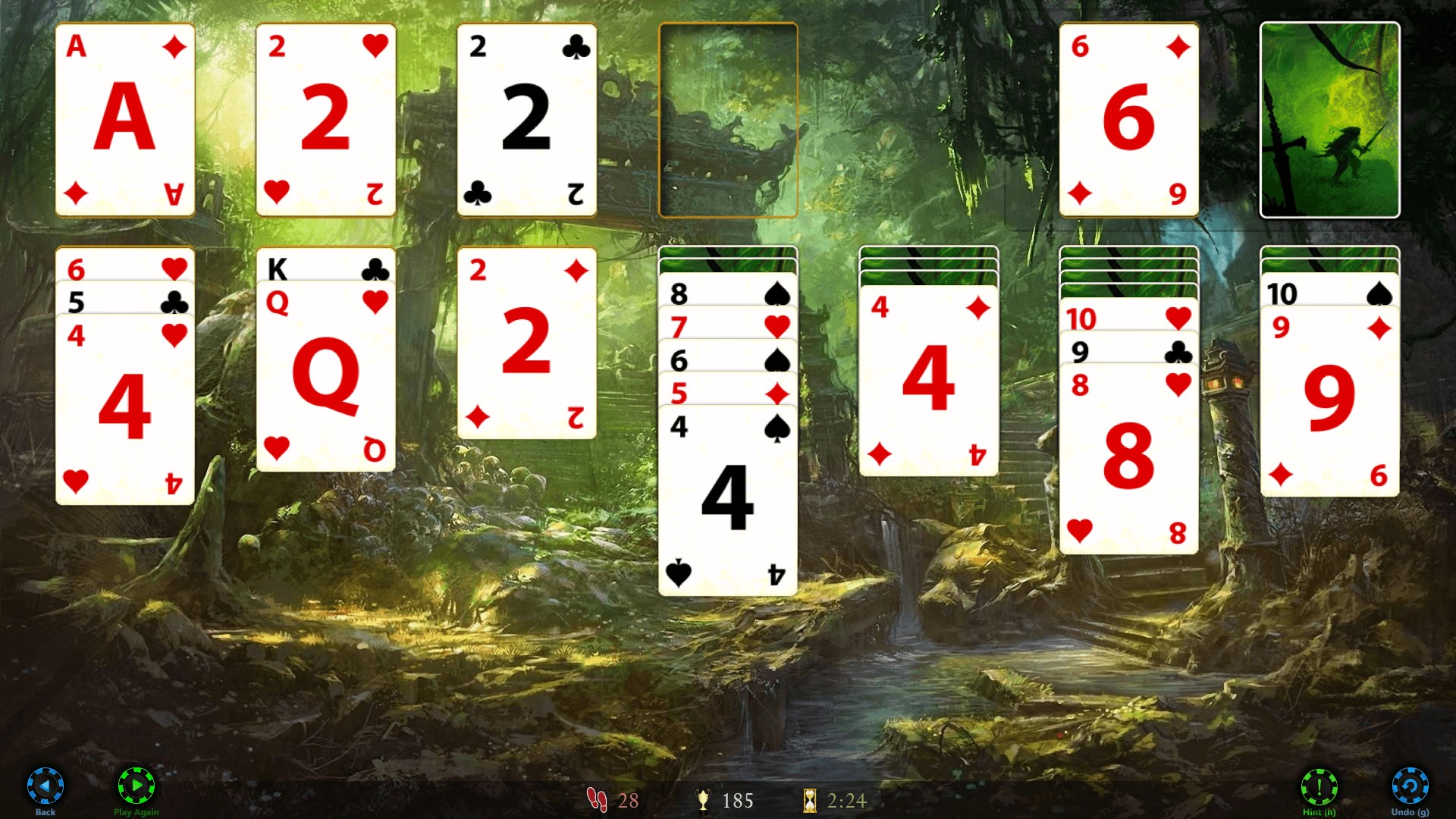1456x819 pixels.
Task: Click the footsteps moves counter icon
Action: coord(596,800)
